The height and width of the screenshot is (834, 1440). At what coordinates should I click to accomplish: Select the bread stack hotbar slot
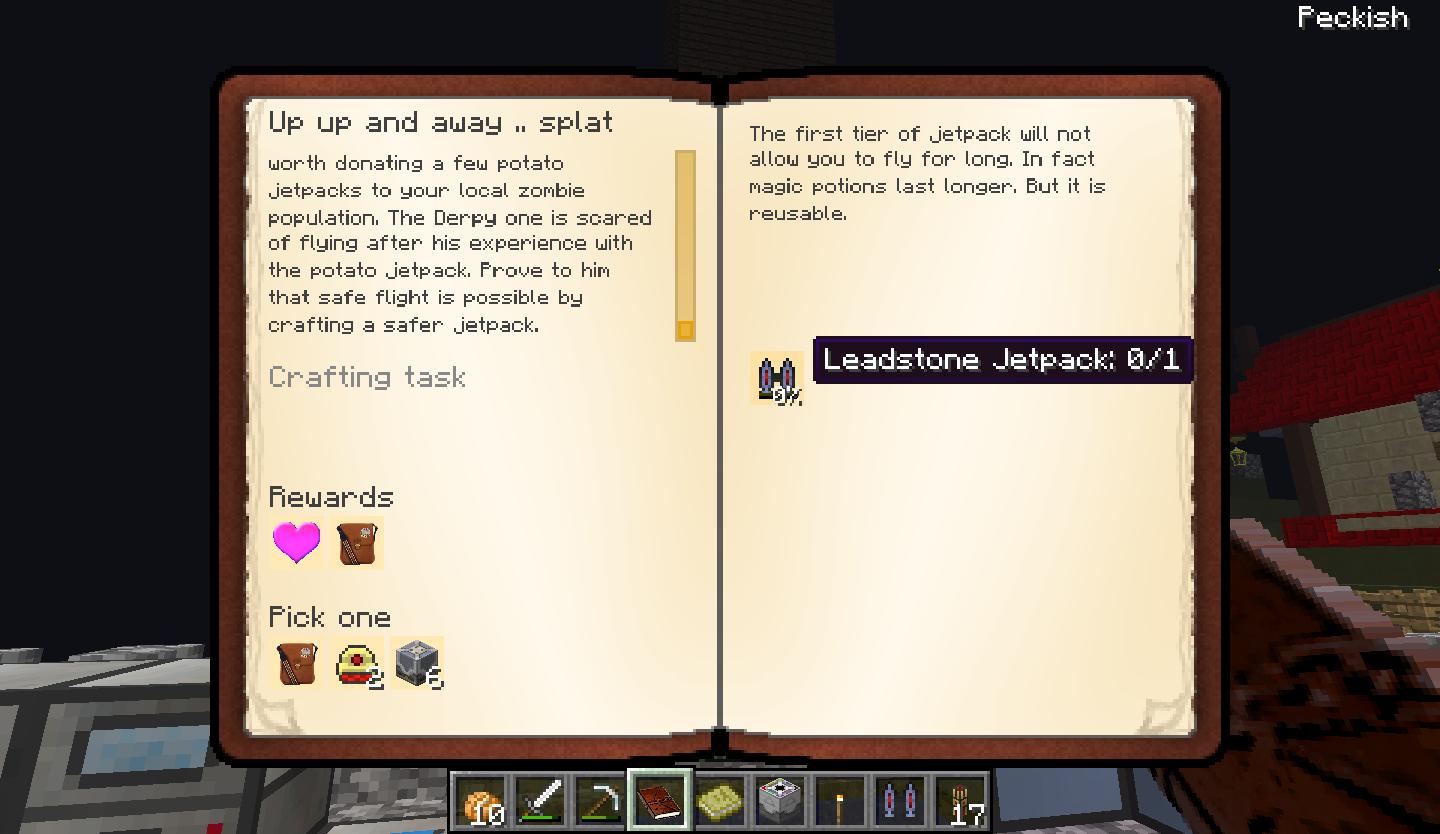pos(480,801)
